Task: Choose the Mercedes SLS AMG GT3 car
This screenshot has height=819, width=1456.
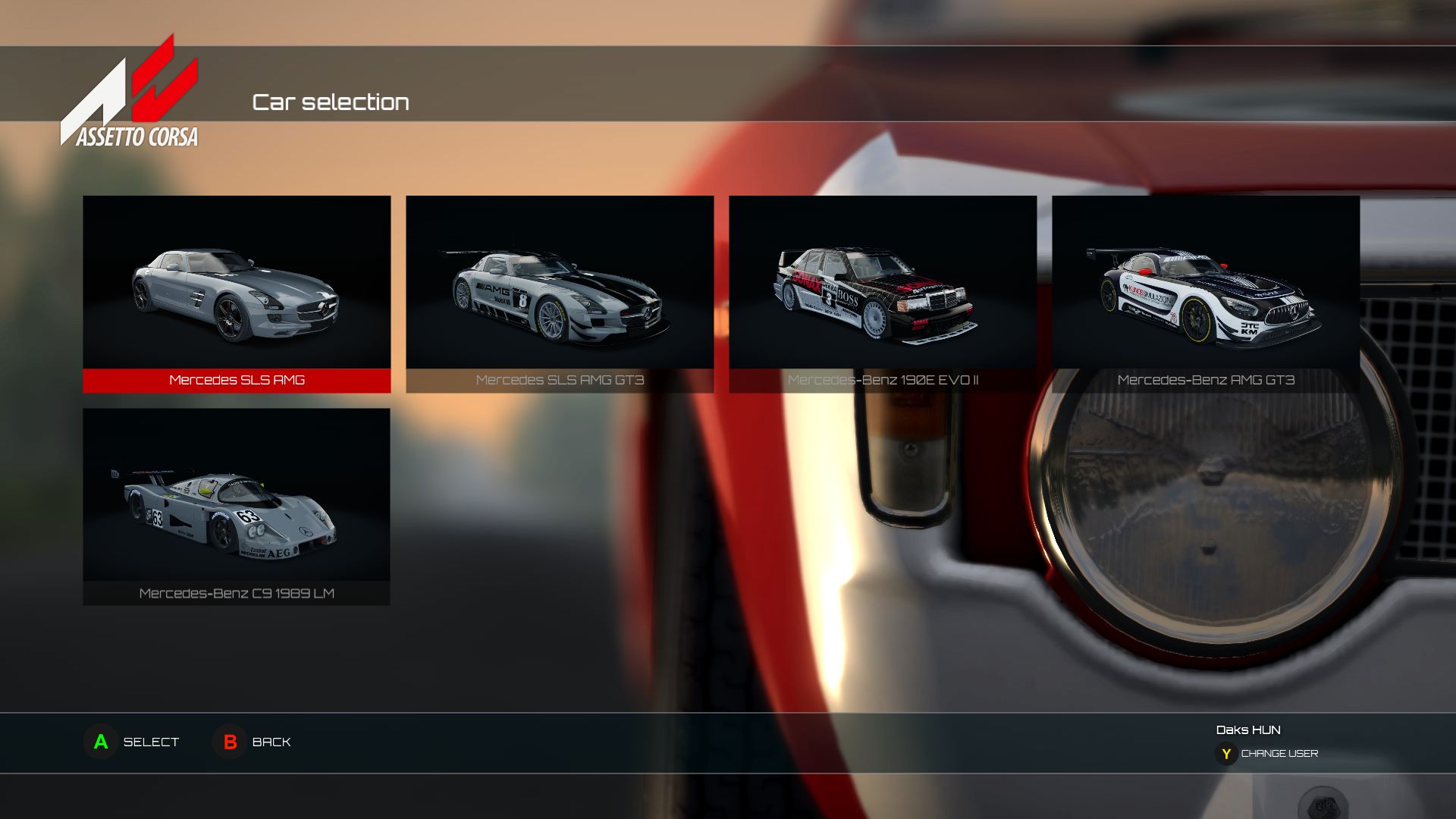Action: [560, 293]
